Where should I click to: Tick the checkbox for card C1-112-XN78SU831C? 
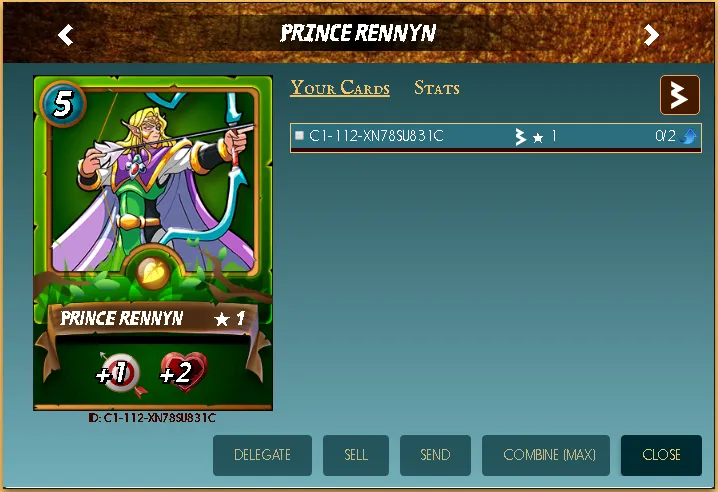click(x=299, y=136)
